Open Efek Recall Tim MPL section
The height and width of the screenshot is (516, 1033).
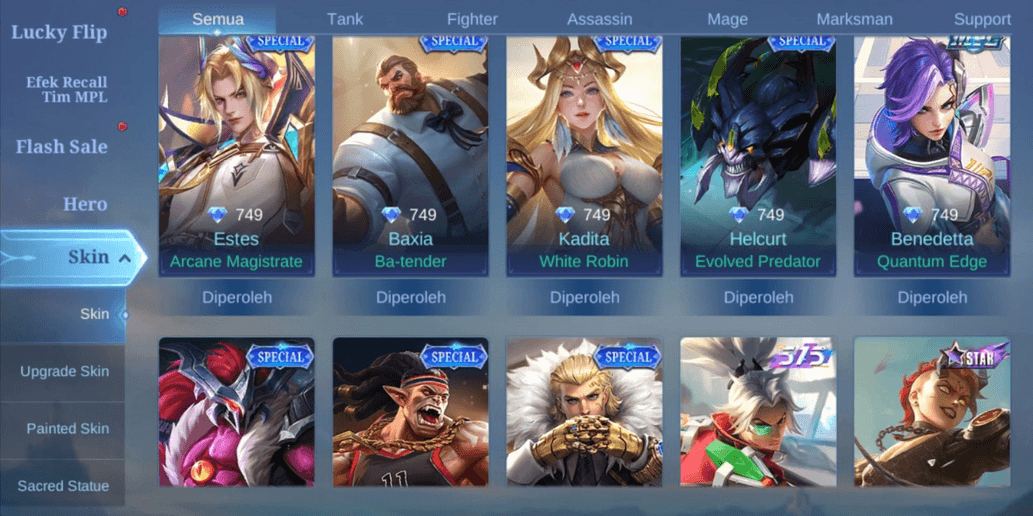click(x=66, y=90)
